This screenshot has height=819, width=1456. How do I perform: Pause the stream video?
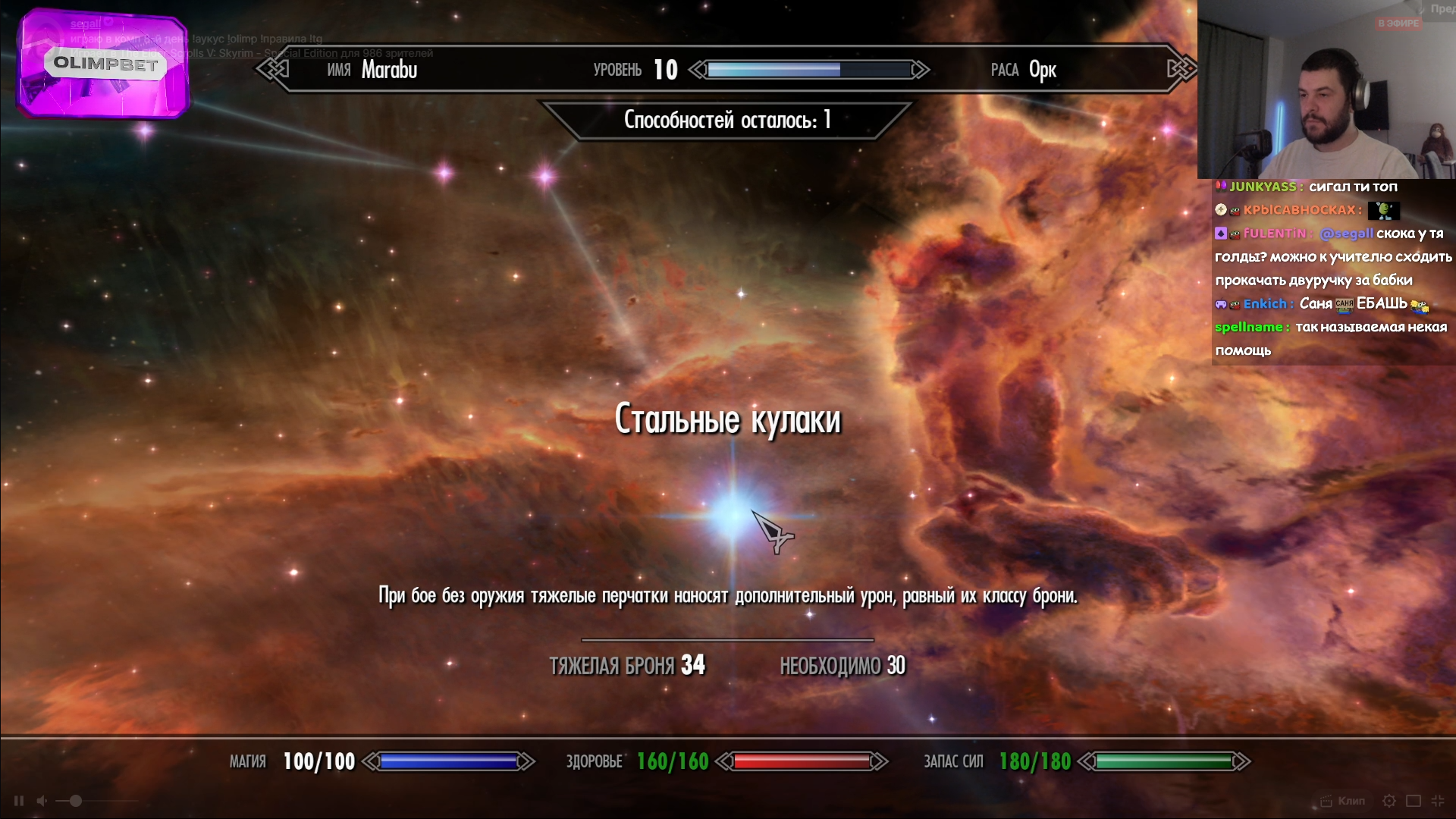(19, 801)
